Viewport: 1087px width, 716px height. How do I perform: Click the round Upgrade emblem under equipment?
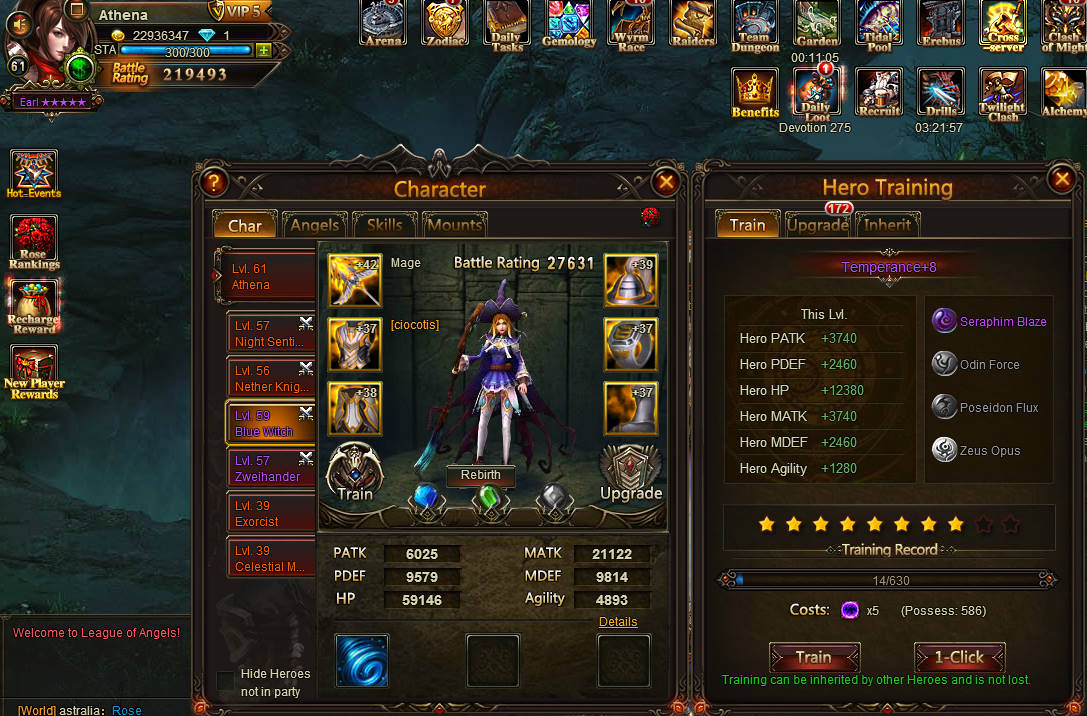click(x=631, y=472)
